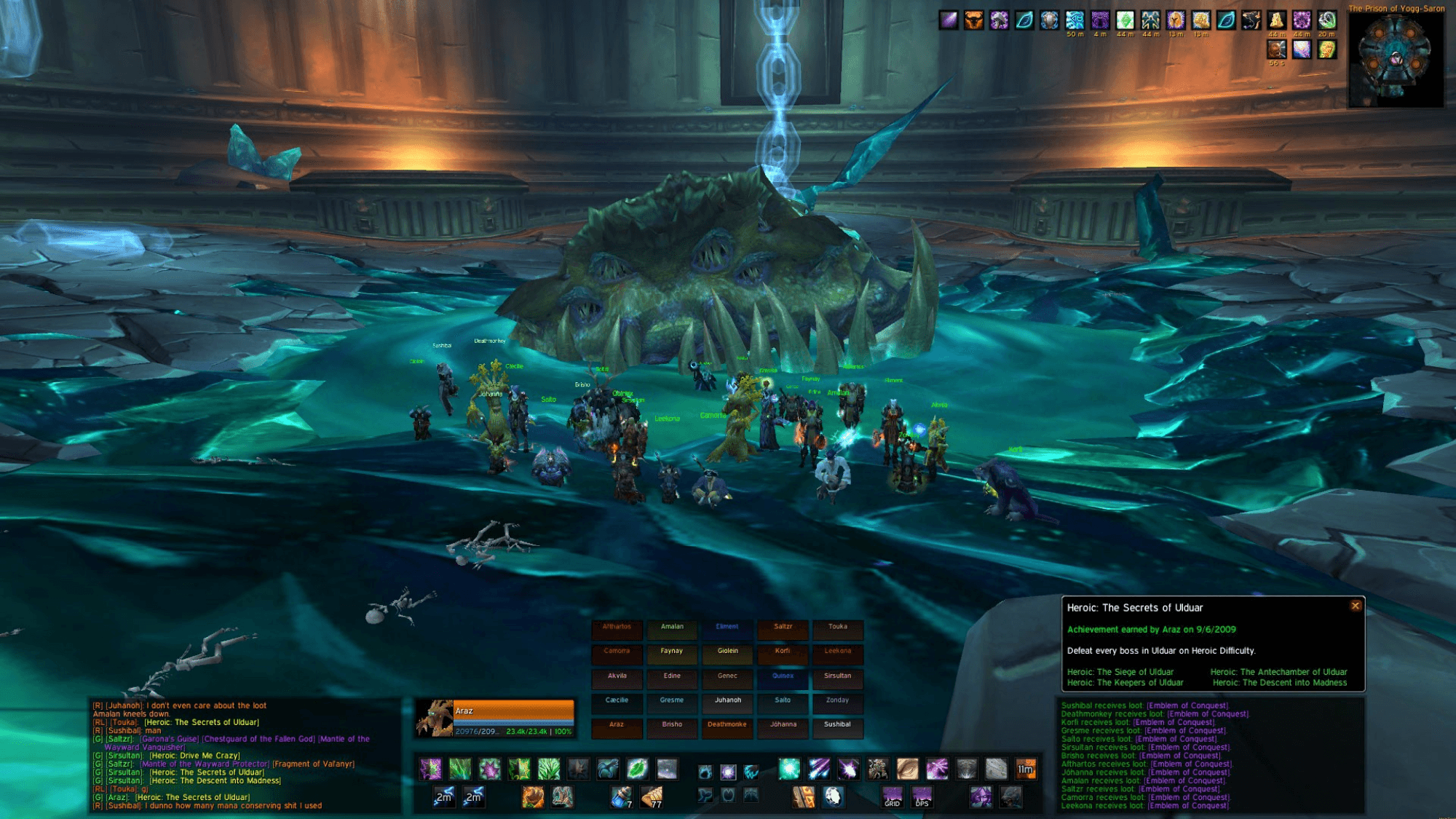Use the food item with 77 stacks
The image size is (1456, 819).
coord(652,797)
